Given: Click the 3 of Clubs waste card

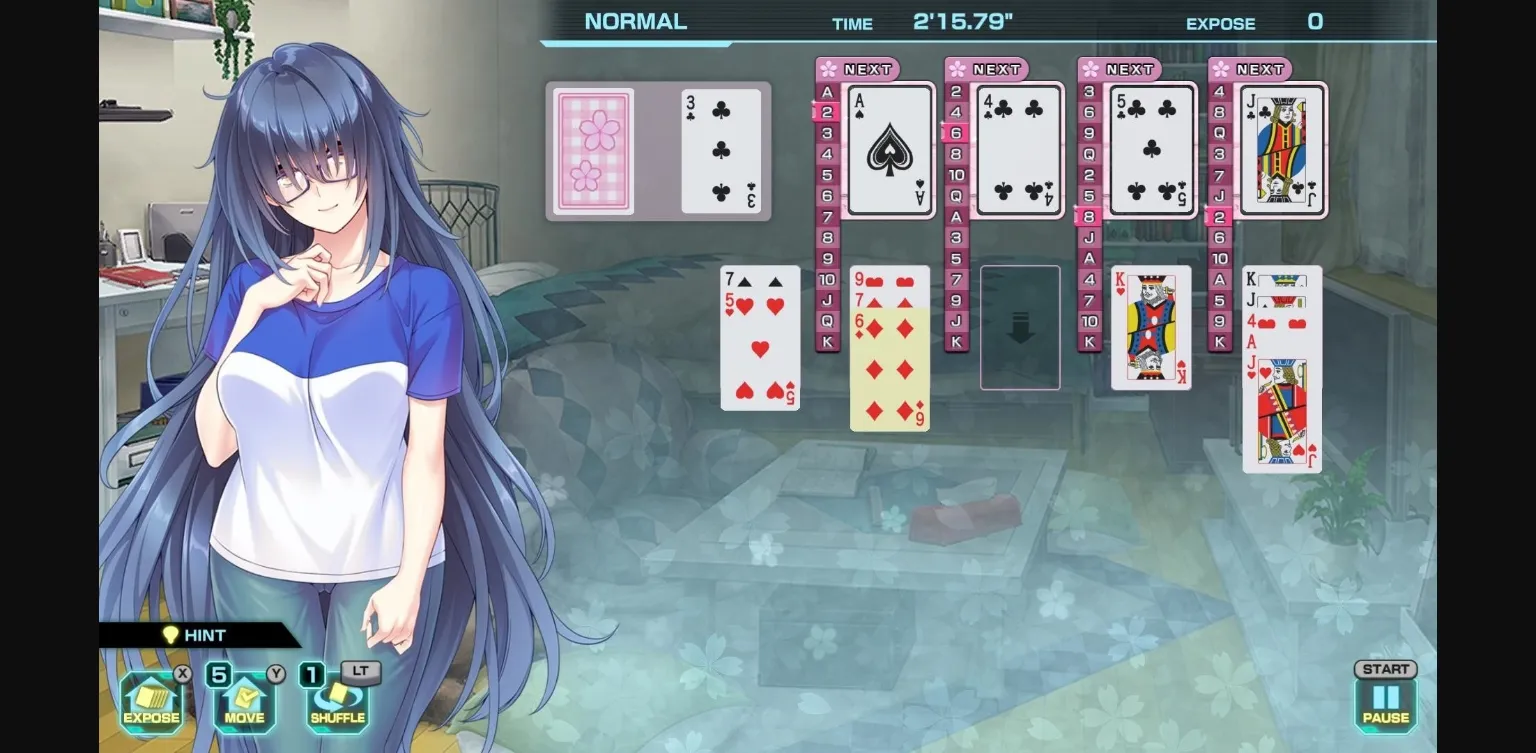Looking at the screenshot, I should 720,151.
